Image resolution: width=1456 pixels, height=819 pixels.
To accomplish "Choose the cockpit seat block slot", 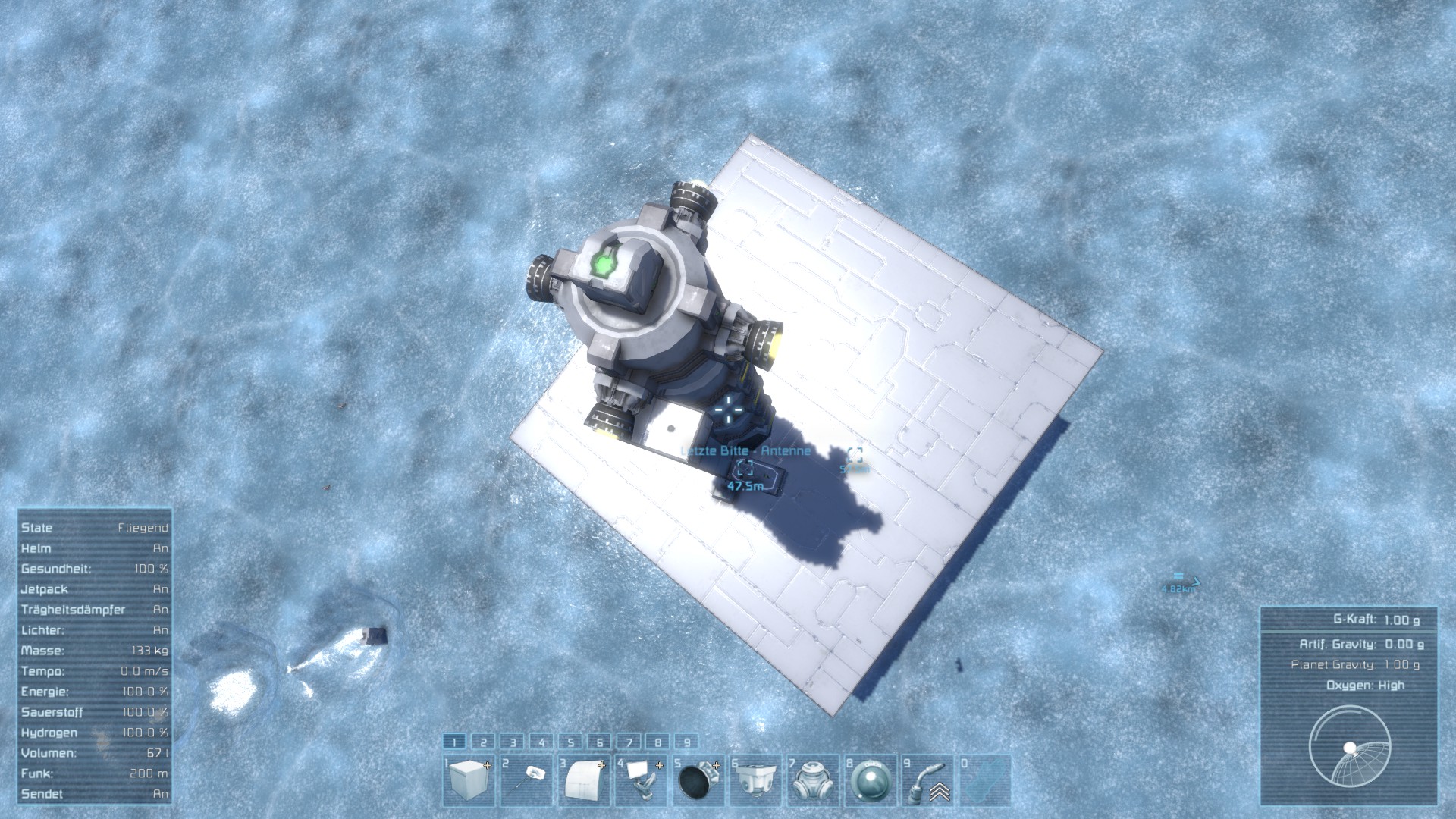I will 641,780.
